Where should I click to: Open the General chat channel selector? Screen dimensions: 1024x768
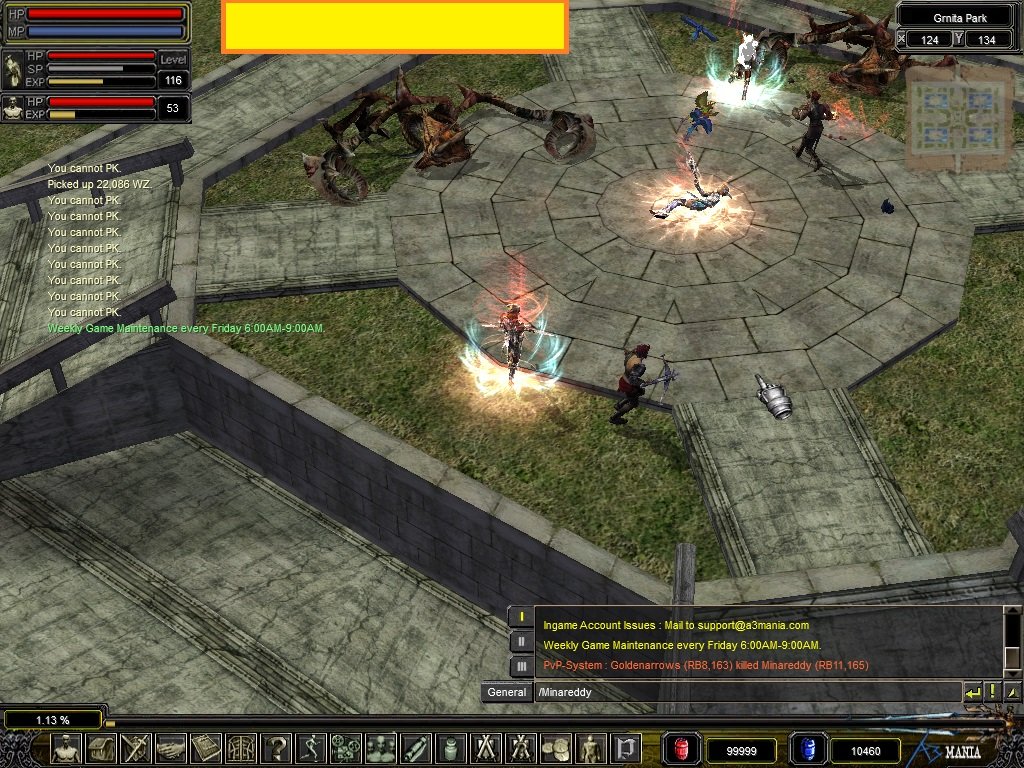[506, 692]
